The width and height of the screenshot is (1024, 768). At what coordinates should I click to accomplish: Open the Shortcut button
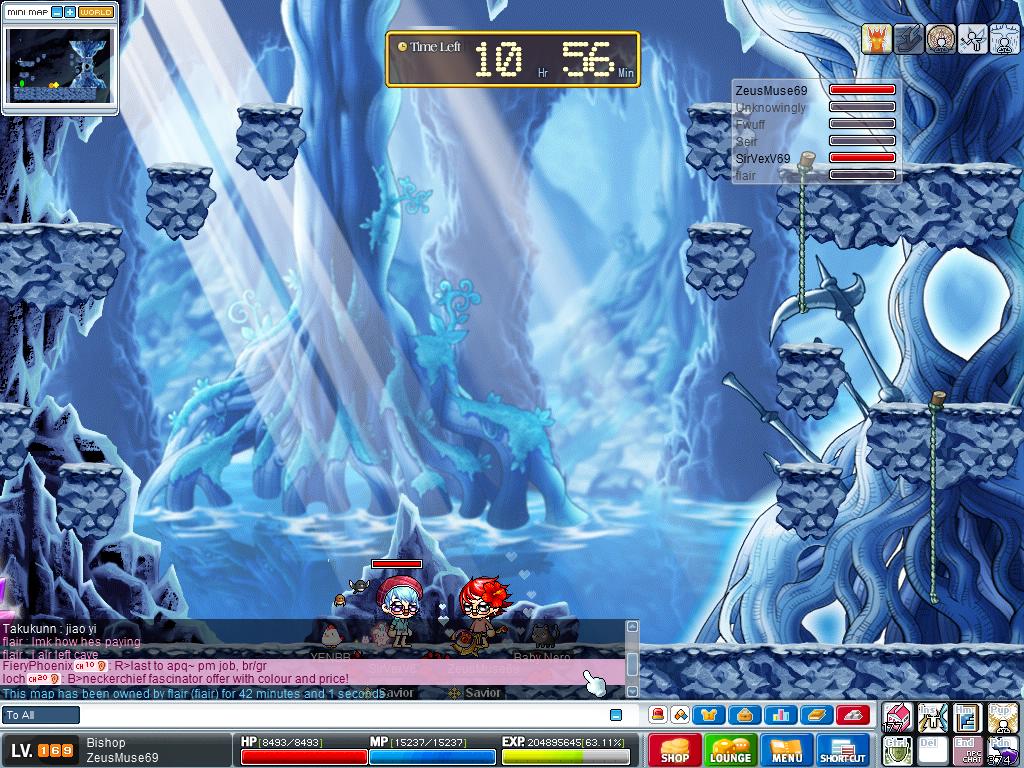click(843, 750)
